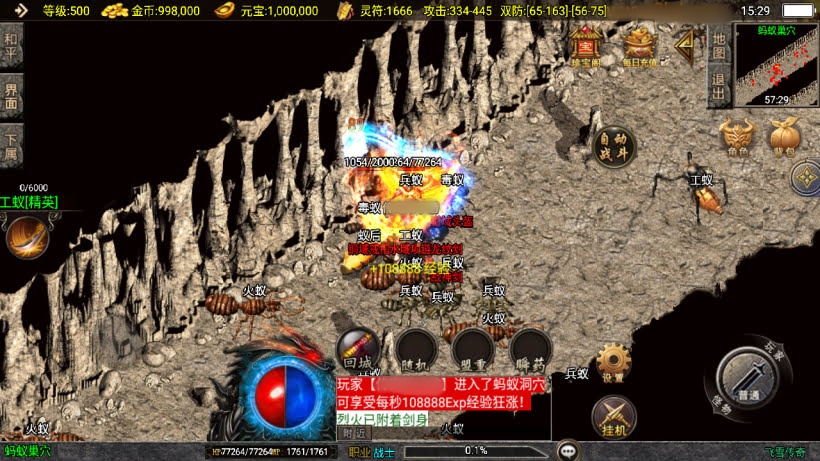Viewport: 820px width, 461px height.
Task: Open the 蚂蚁巢穴 minimap
Action: point(776,65)
